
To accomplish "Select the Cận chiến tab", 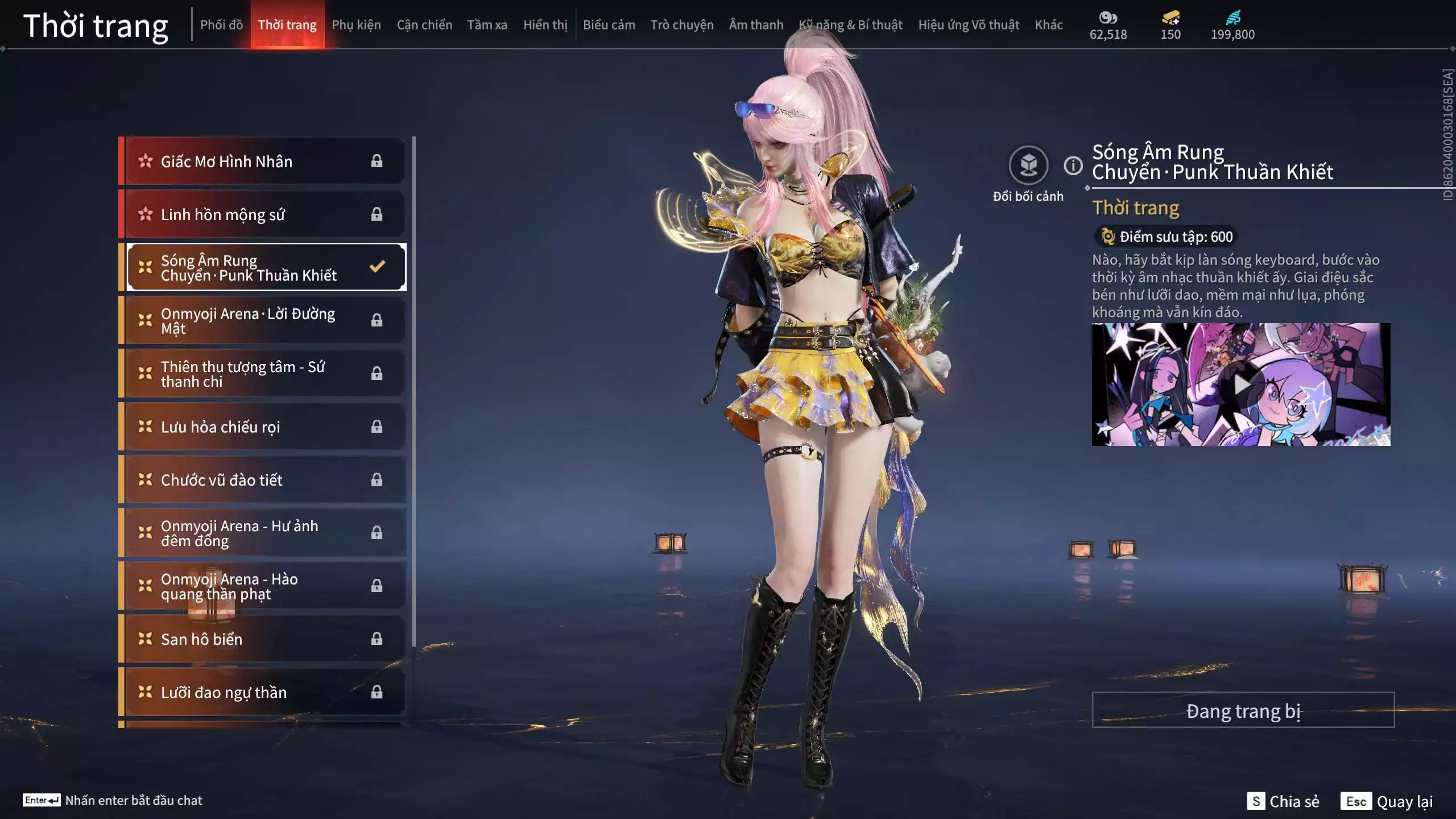I will coord(424,25).
